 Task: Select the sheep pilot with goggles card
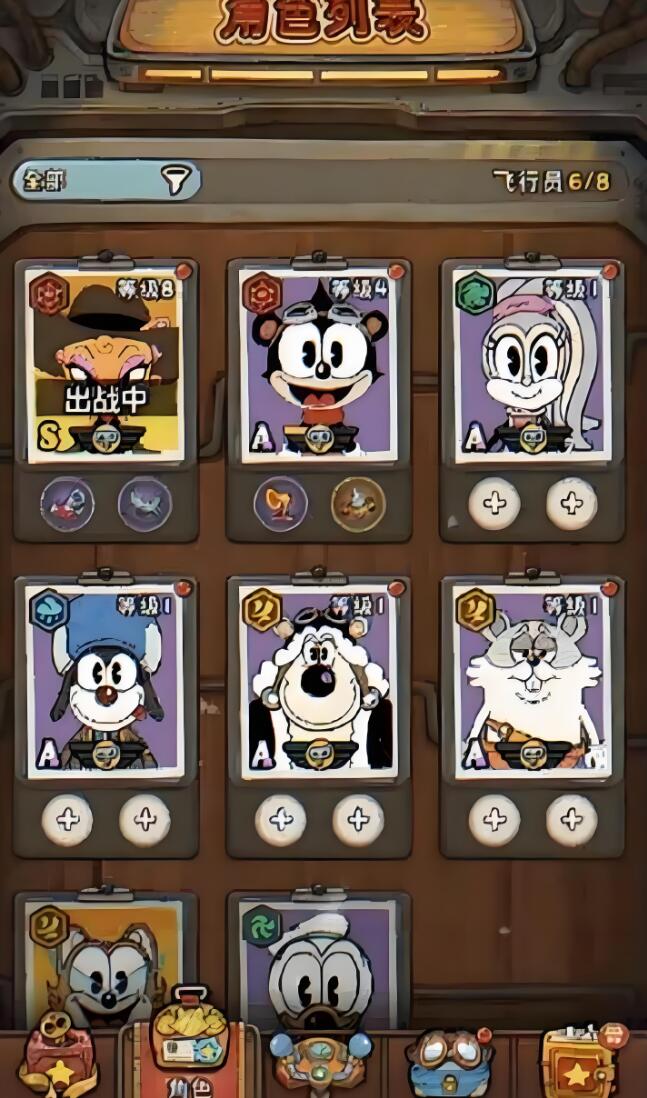click(x=319, y=682)
